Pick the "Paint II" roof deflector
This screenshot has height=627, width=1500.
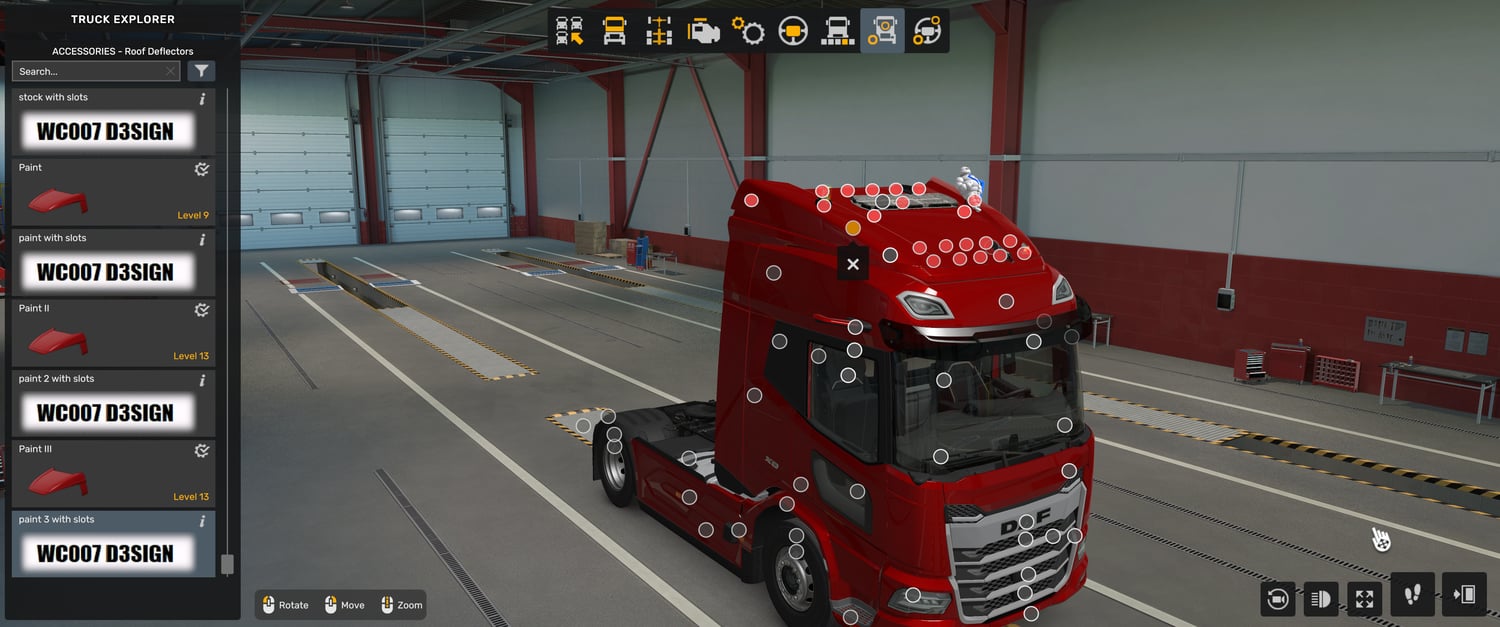(x=113, y=333)
